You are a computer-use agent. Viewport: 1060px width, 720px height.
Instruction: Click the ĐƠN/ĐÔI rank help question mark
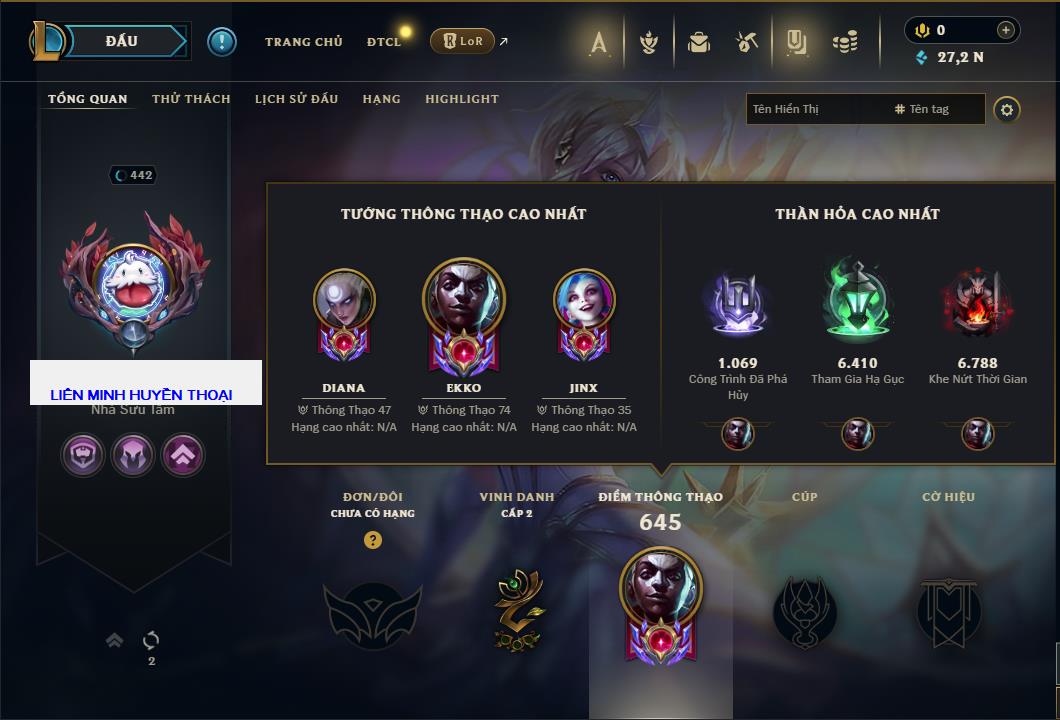coord(373,540)
